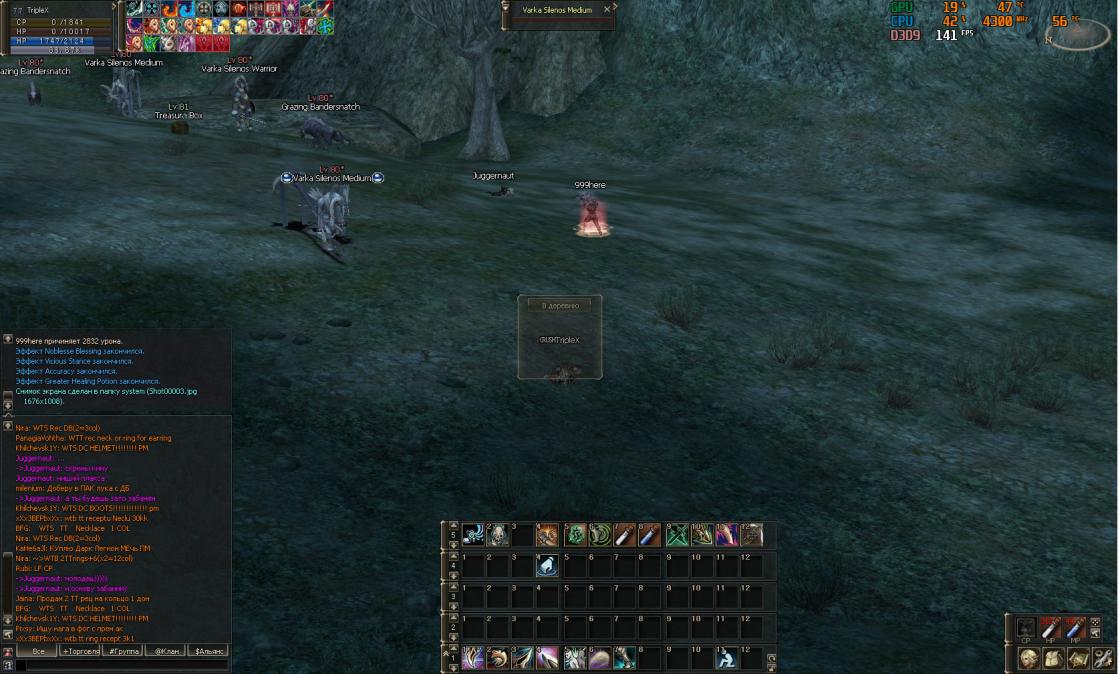The height and width of the screenshot is (674, 1120).
Task: Show the @Клан clan chat tab
Action: [x=166, y=651]
